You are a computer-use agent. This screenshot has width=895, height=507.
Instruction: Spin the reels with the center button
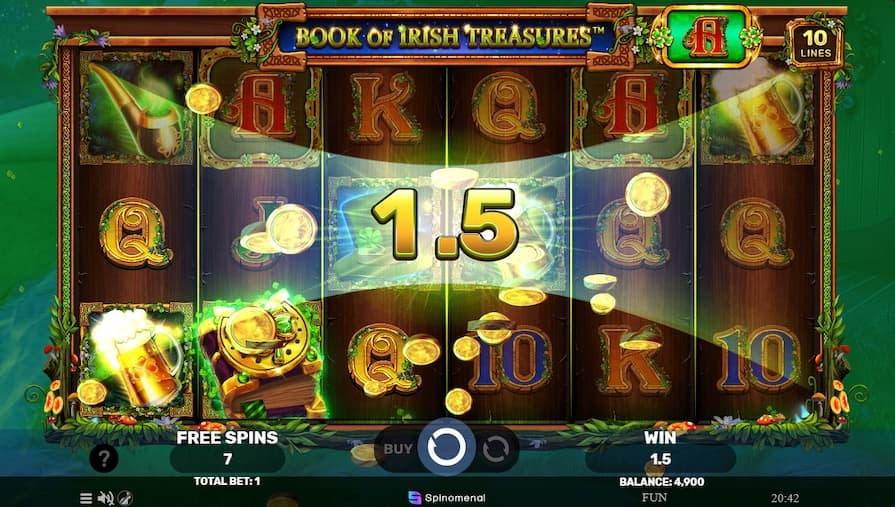click(x=444, y=448)
